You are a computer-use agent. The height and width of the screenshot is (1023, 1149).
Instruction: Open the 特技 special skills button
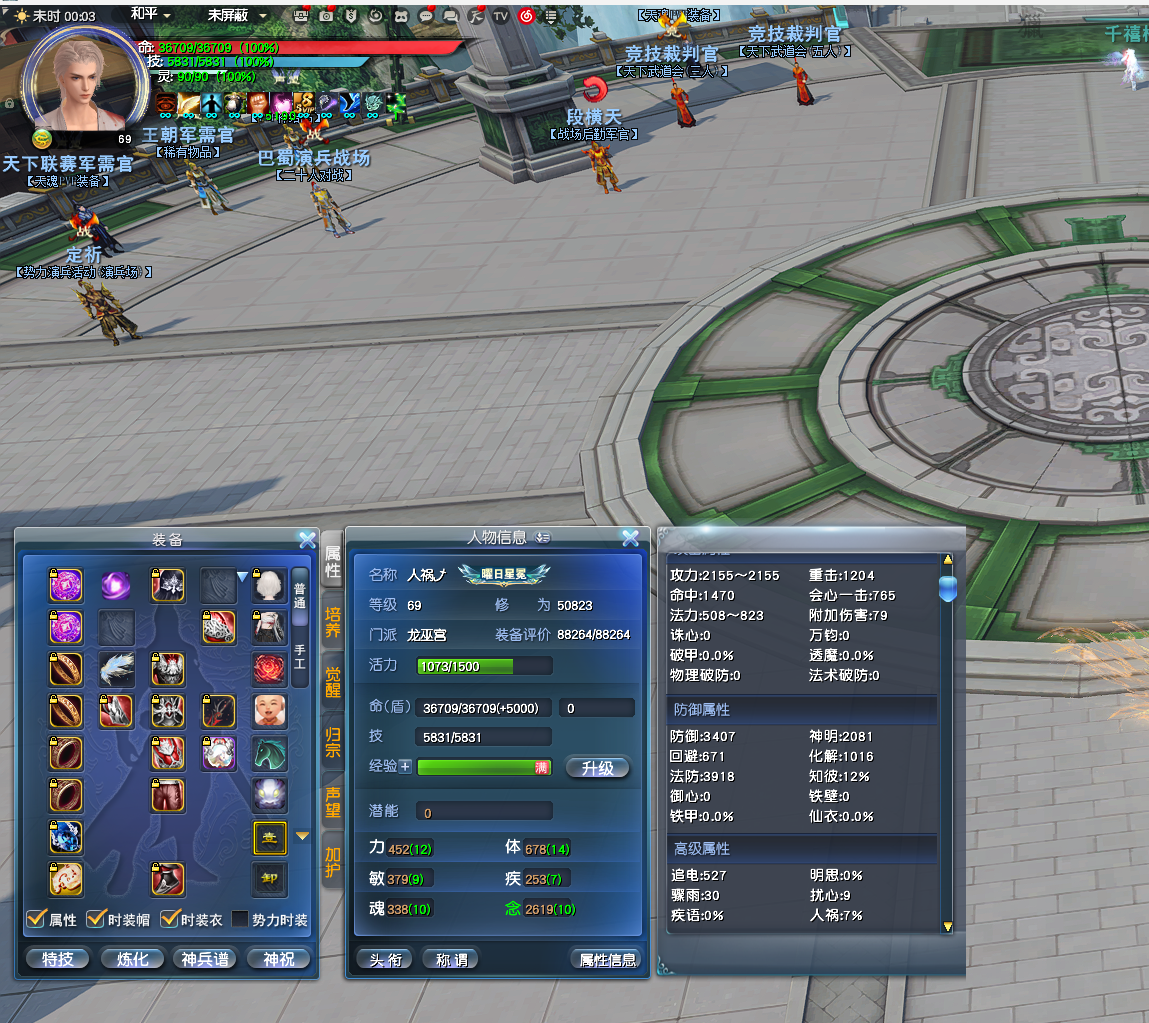pos(58,959)
